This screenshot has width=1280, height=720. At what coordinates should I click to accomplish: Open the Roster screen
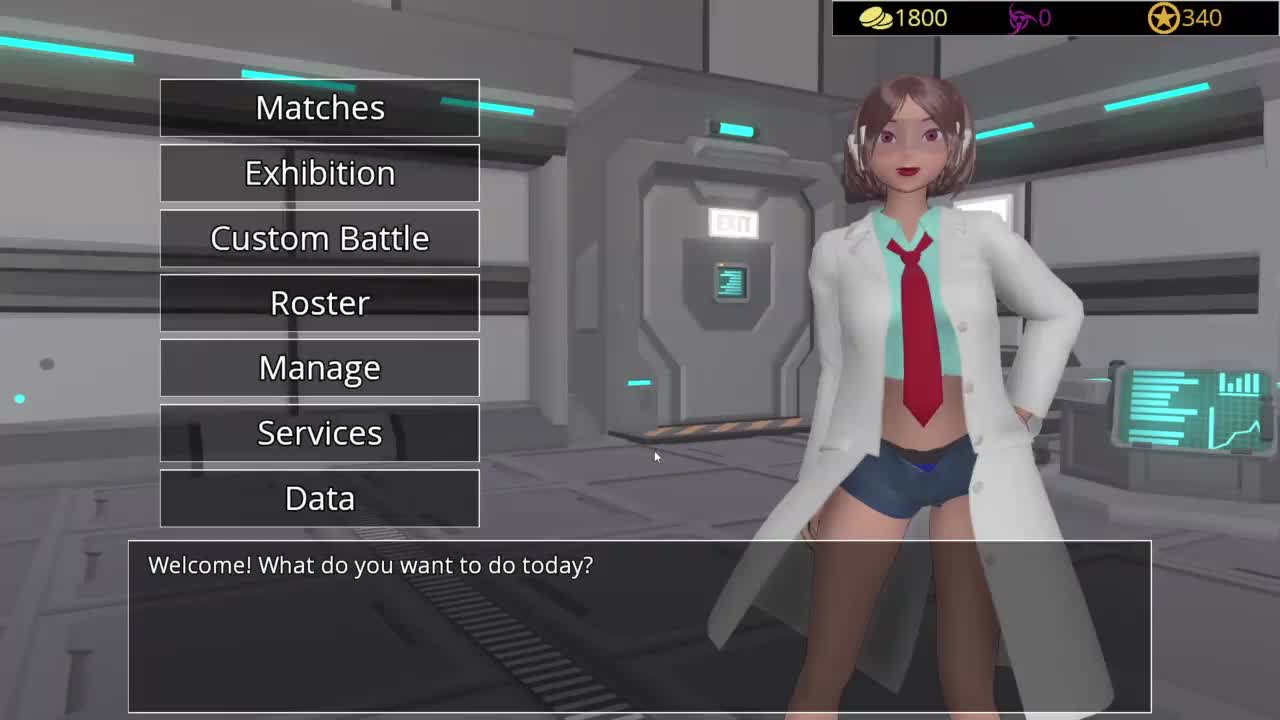pyautogui.click(x=320, y=303)
